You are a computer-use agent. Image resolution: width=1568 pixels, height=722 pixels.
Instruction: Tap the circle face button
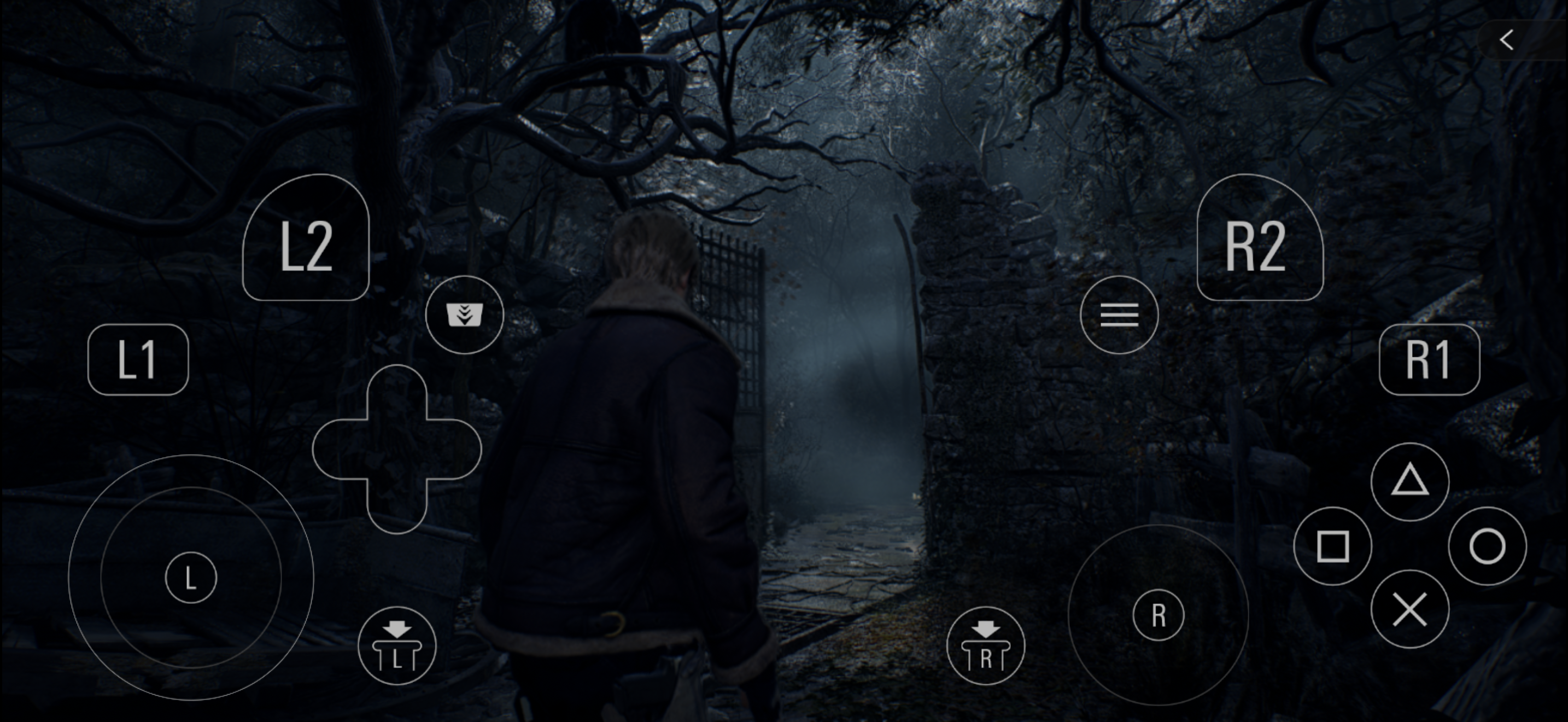coord(1487,546)
